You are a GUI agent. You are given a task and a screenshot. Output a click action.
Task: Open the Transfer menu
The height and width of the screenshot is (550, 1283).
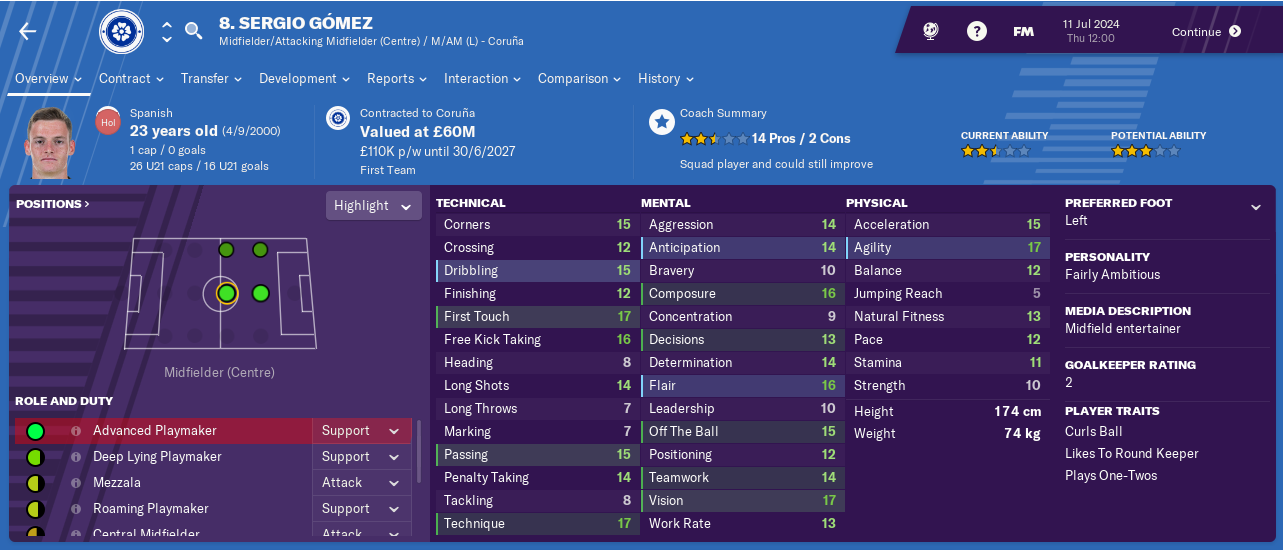[x=211, y=78]
